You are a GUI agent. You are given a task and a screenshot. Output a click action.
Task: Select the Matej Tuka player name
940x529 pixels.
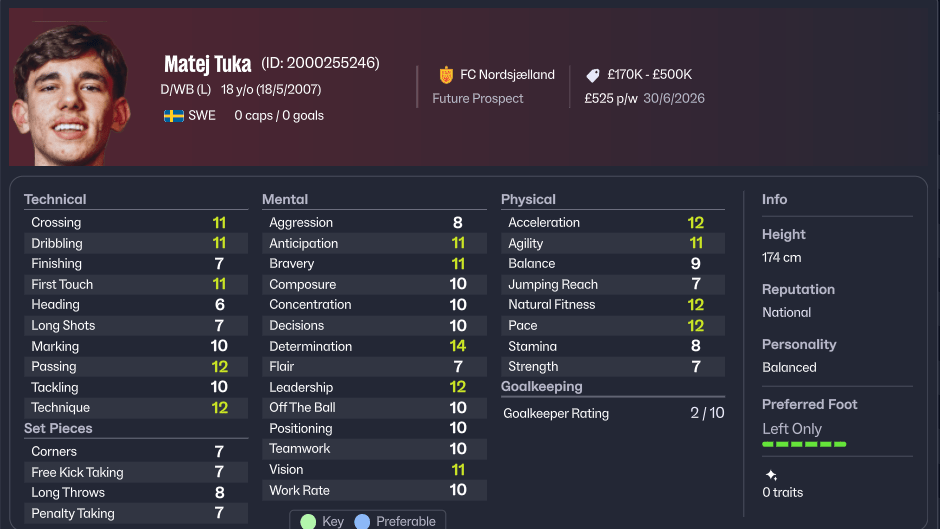coord(207,65)
